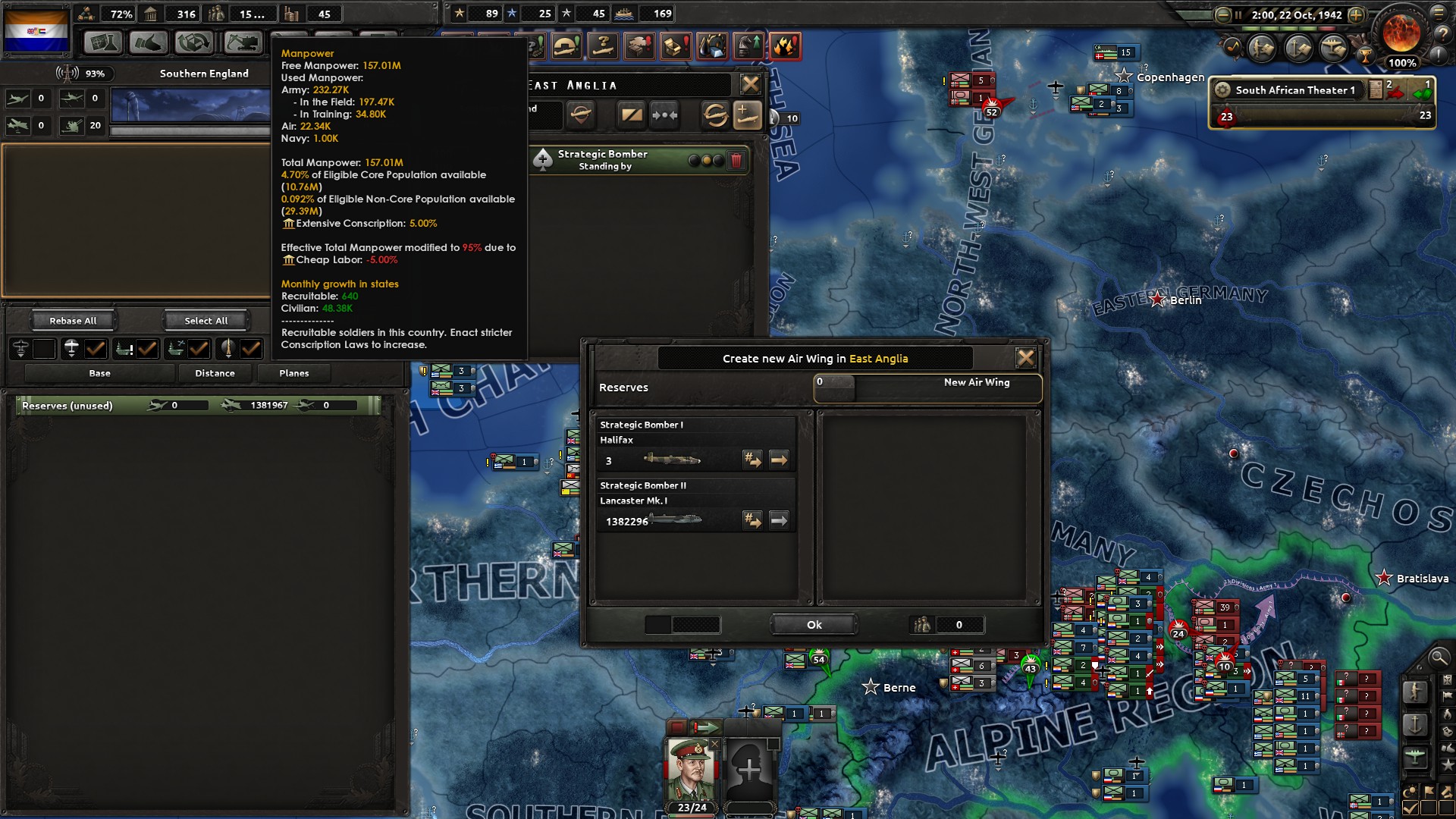Sort the airbase list by Planes
The image size is (1456, 819).
pyautogui.click(x=294, y=372)
